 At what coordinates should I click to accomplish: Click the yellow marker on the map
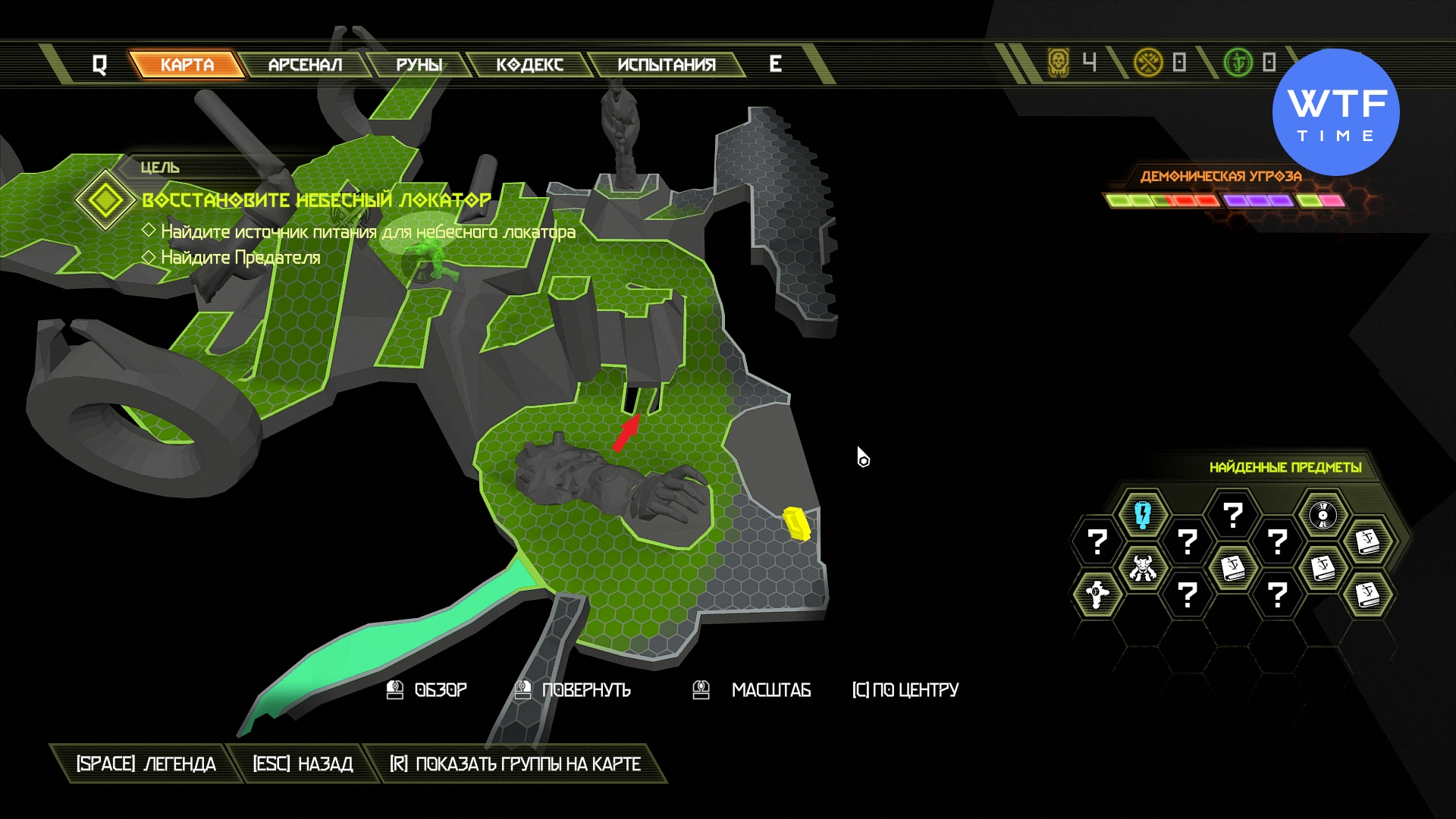pyautogui.click(x=796, y=523)
